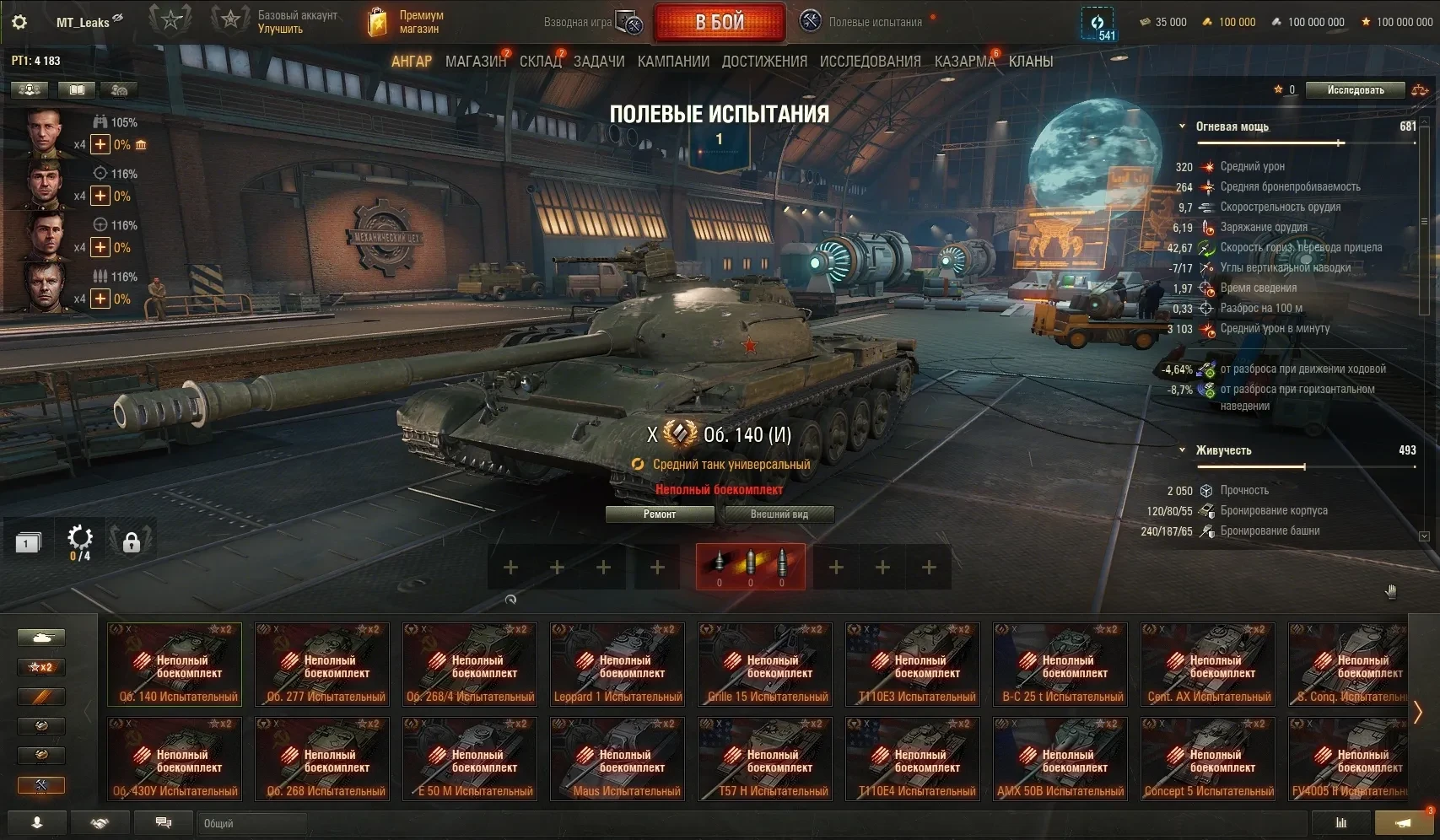Open the КАМПАНИИ tab

(673, 62)
